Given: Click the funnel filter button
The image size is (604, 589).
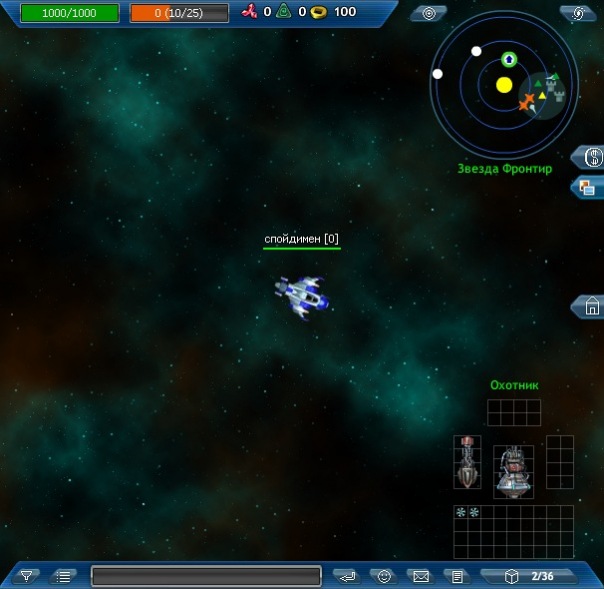Looking at the screenshot, I should [x=27, y=576].
